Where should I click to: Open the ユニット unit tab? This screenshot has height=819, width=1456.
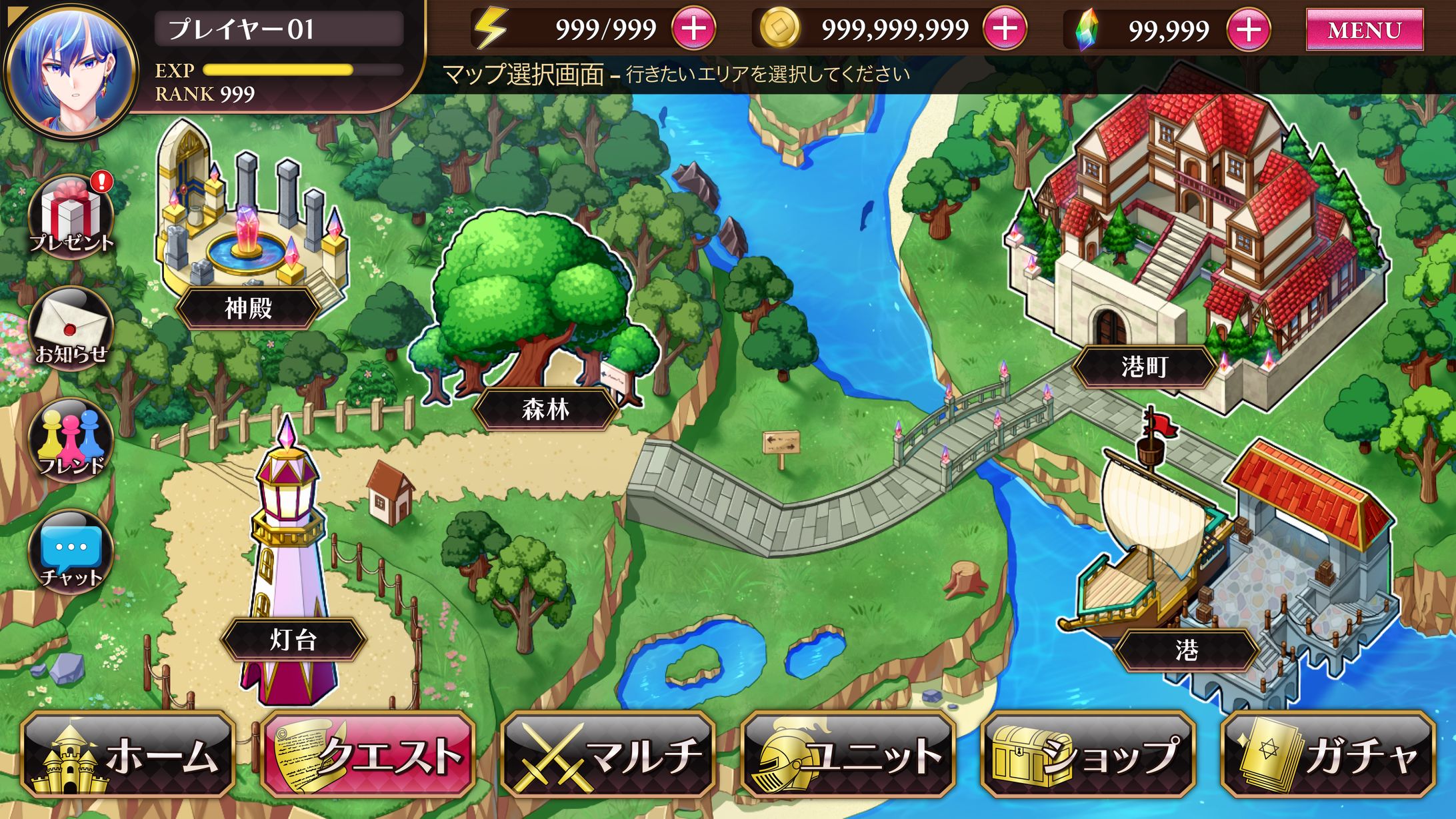tap(848, 755)
